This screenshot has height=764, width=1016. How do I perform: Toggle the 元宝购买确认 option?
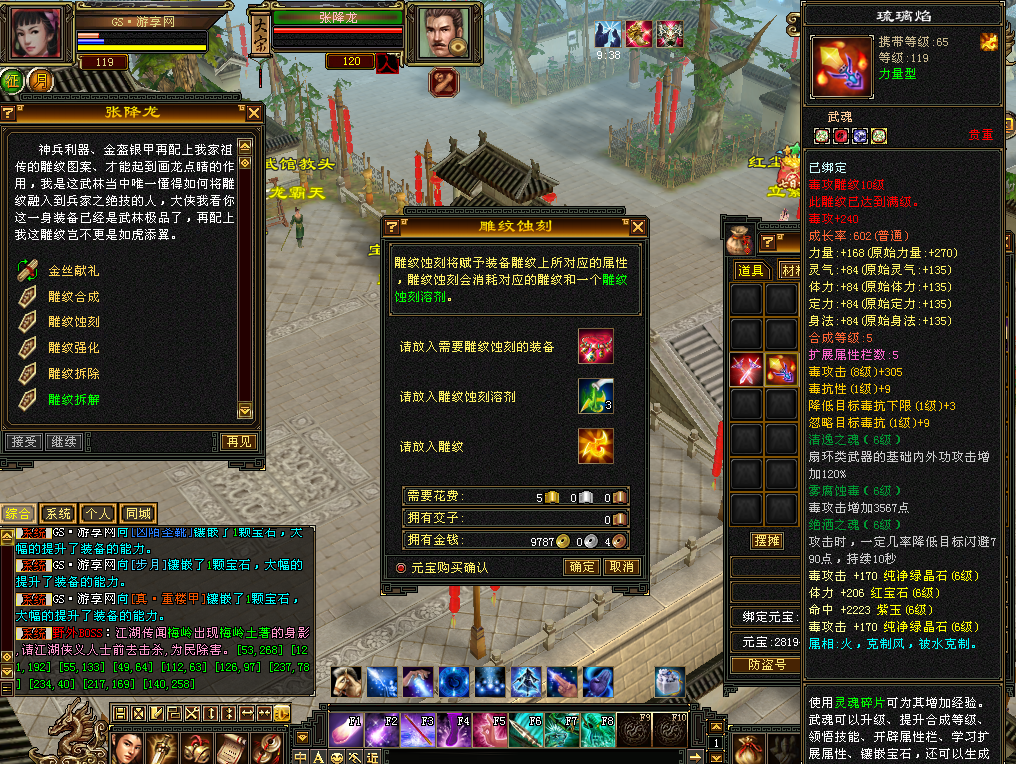click(x=402, y=567)
